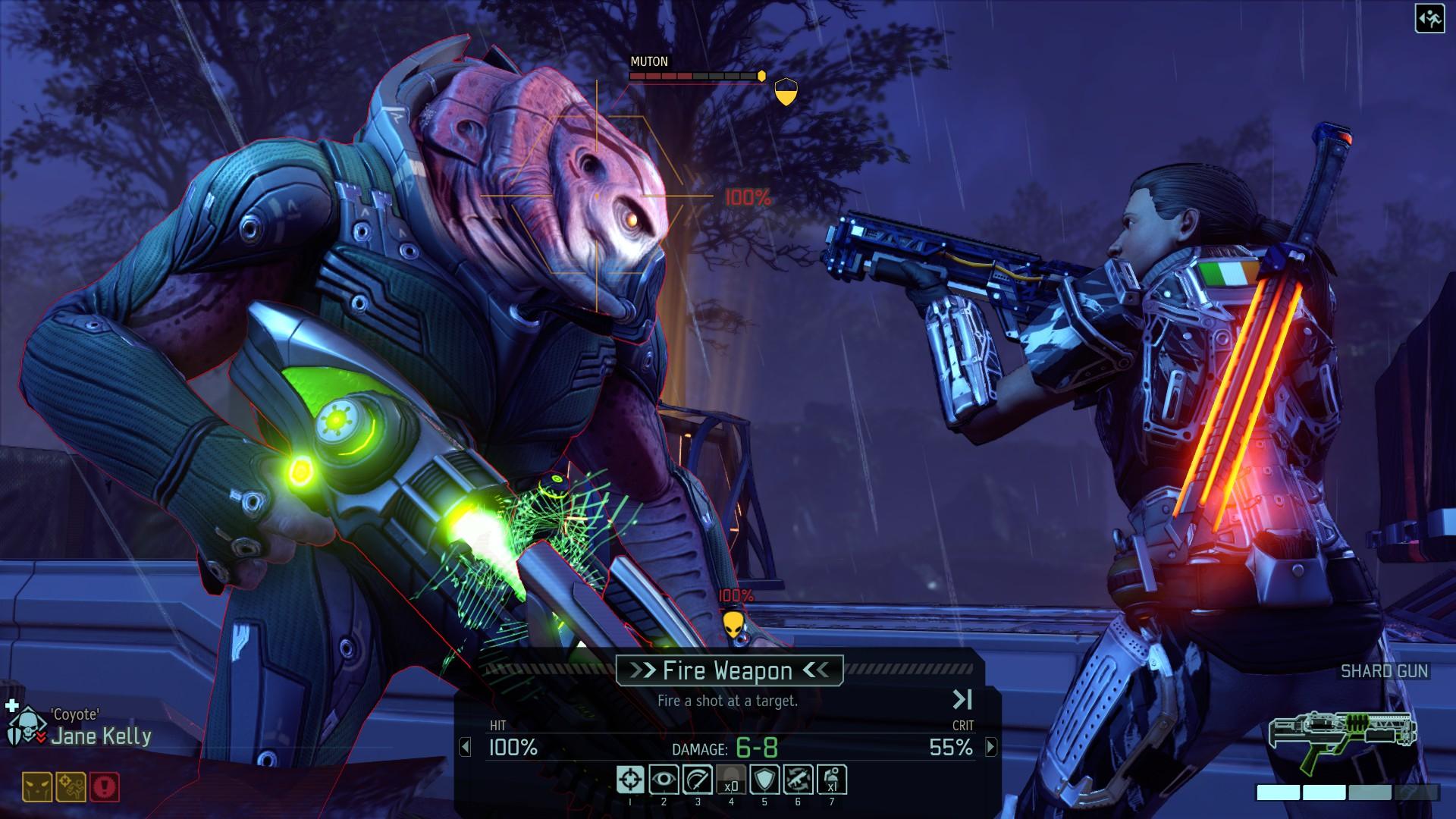Screen dimensions: 1456x819
Task: Click the objective icon in the top-right corner
Action: pyautogui.click(x=1429, y=18)
